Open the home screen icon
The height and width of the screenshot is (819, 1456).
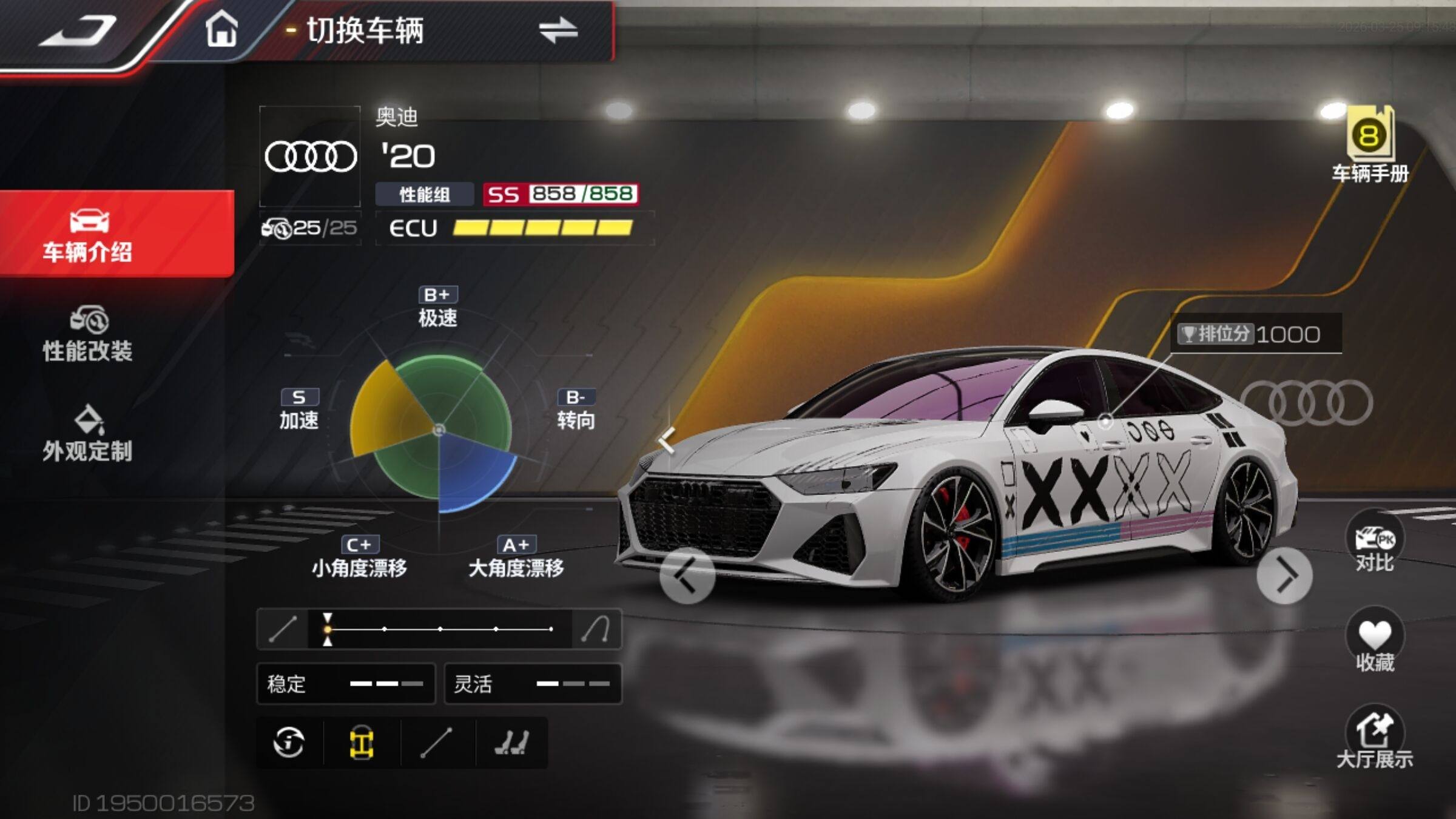221,29
